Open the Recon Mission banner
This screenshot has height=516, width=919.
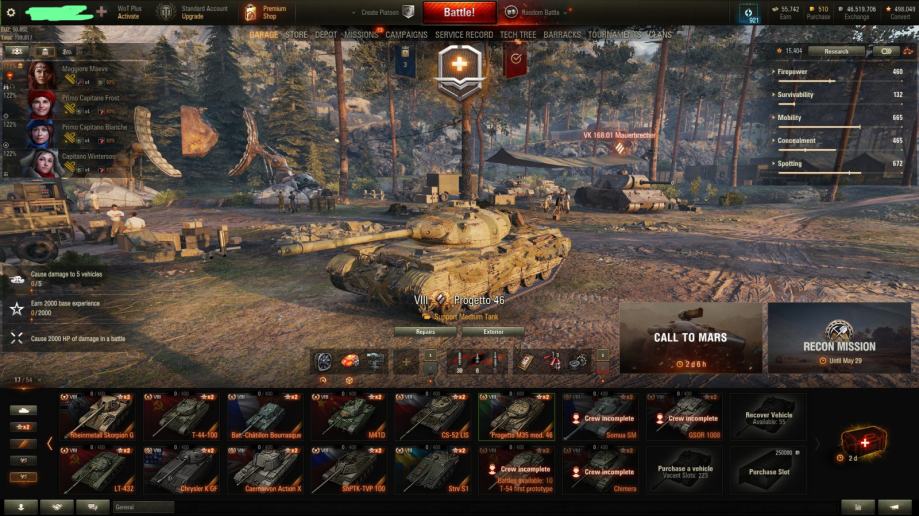[x=839, y=338]
